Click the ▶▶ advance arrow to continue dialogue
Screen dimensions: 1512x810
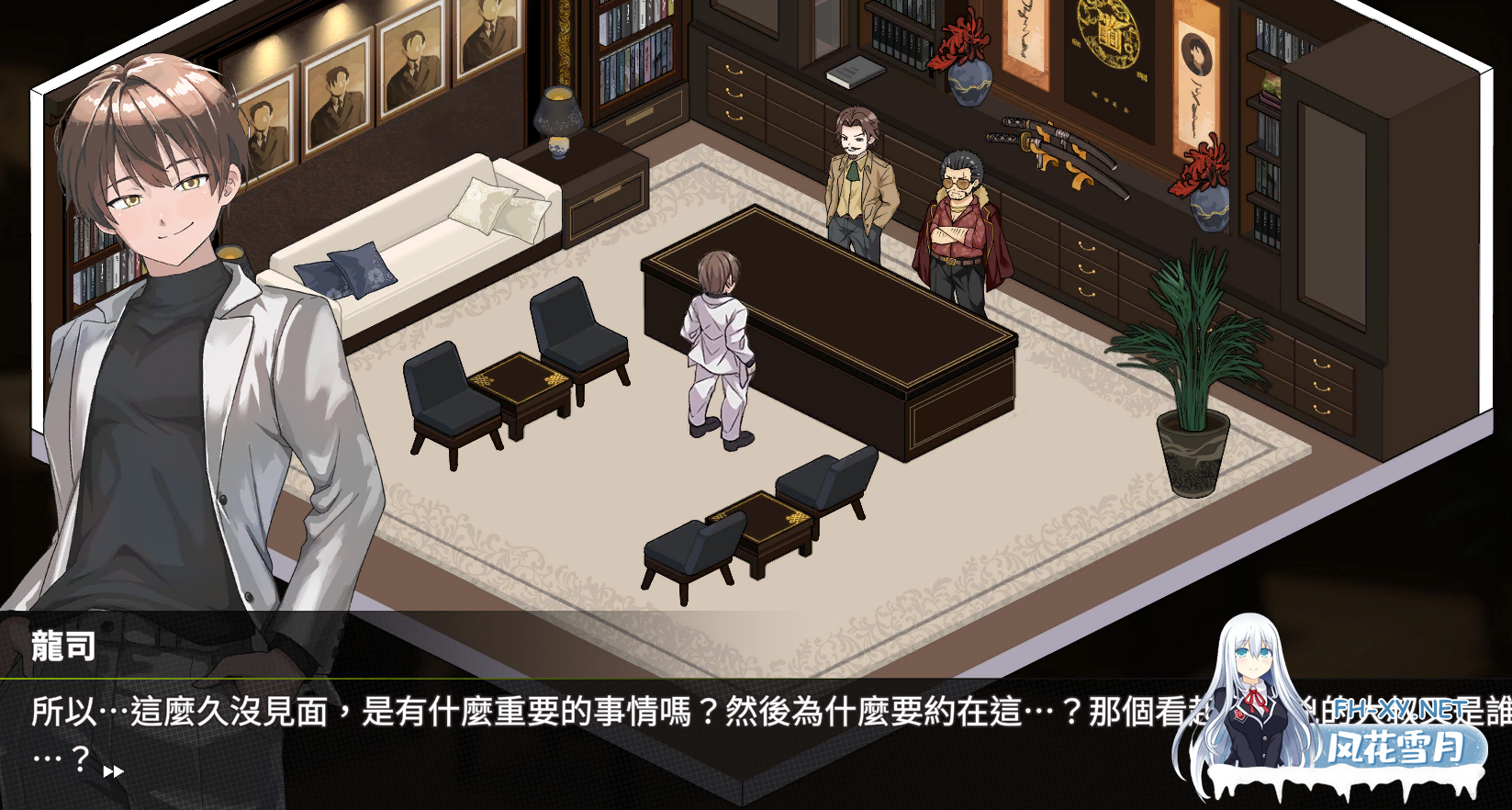click(x=112, y=771)
